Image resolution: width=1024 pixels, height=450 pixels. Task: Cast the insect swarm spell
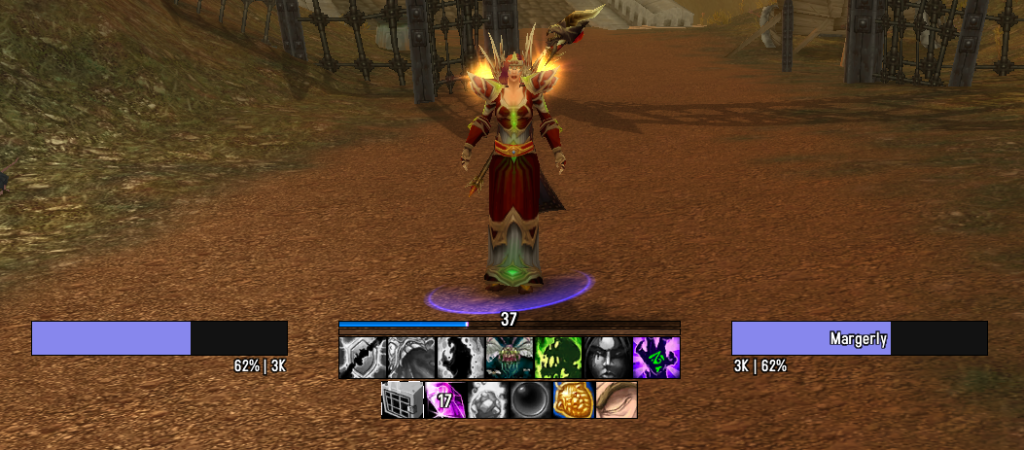[x=510, y=357]
